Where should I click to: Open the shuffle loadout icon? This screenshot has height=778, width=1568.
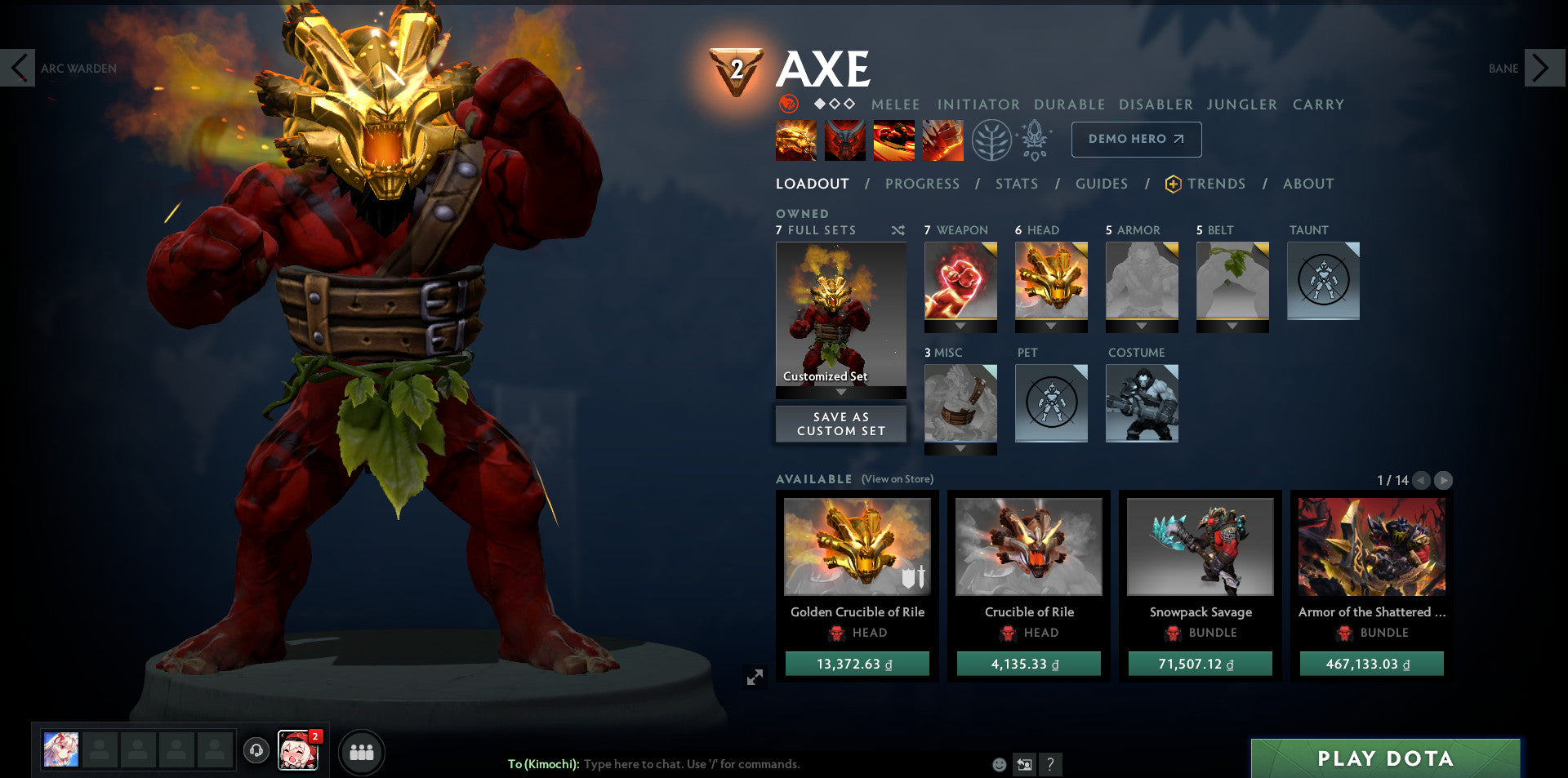pos(898,230)
